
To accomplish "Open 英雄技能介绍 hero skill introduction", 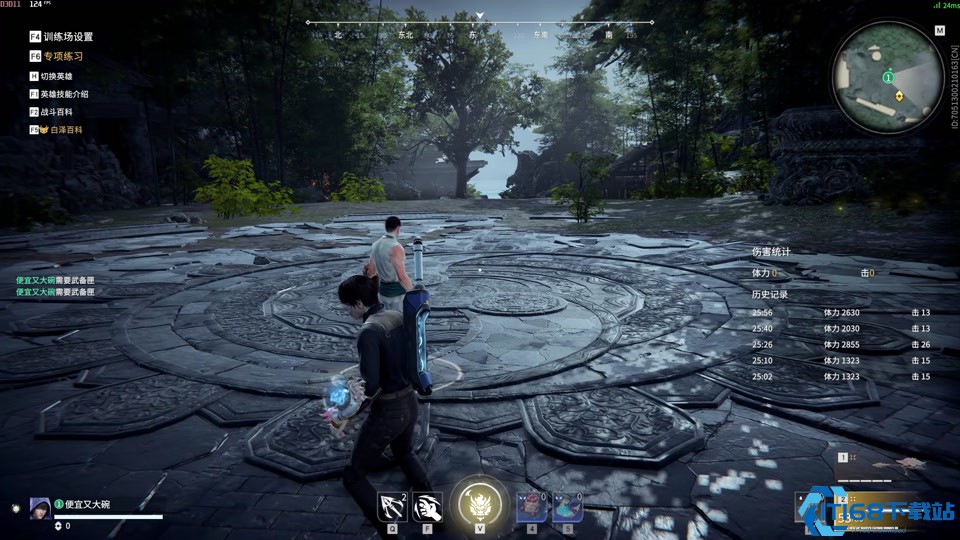I will (x=64, y=94).
